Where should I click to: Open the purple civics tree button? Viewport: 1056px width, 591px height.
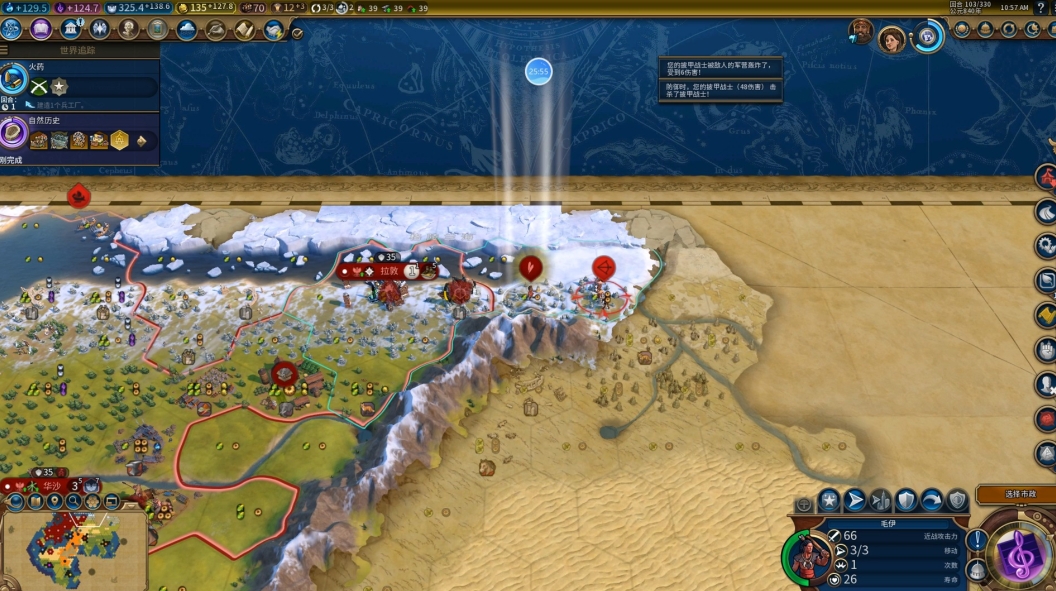click(x=42, y=29)
